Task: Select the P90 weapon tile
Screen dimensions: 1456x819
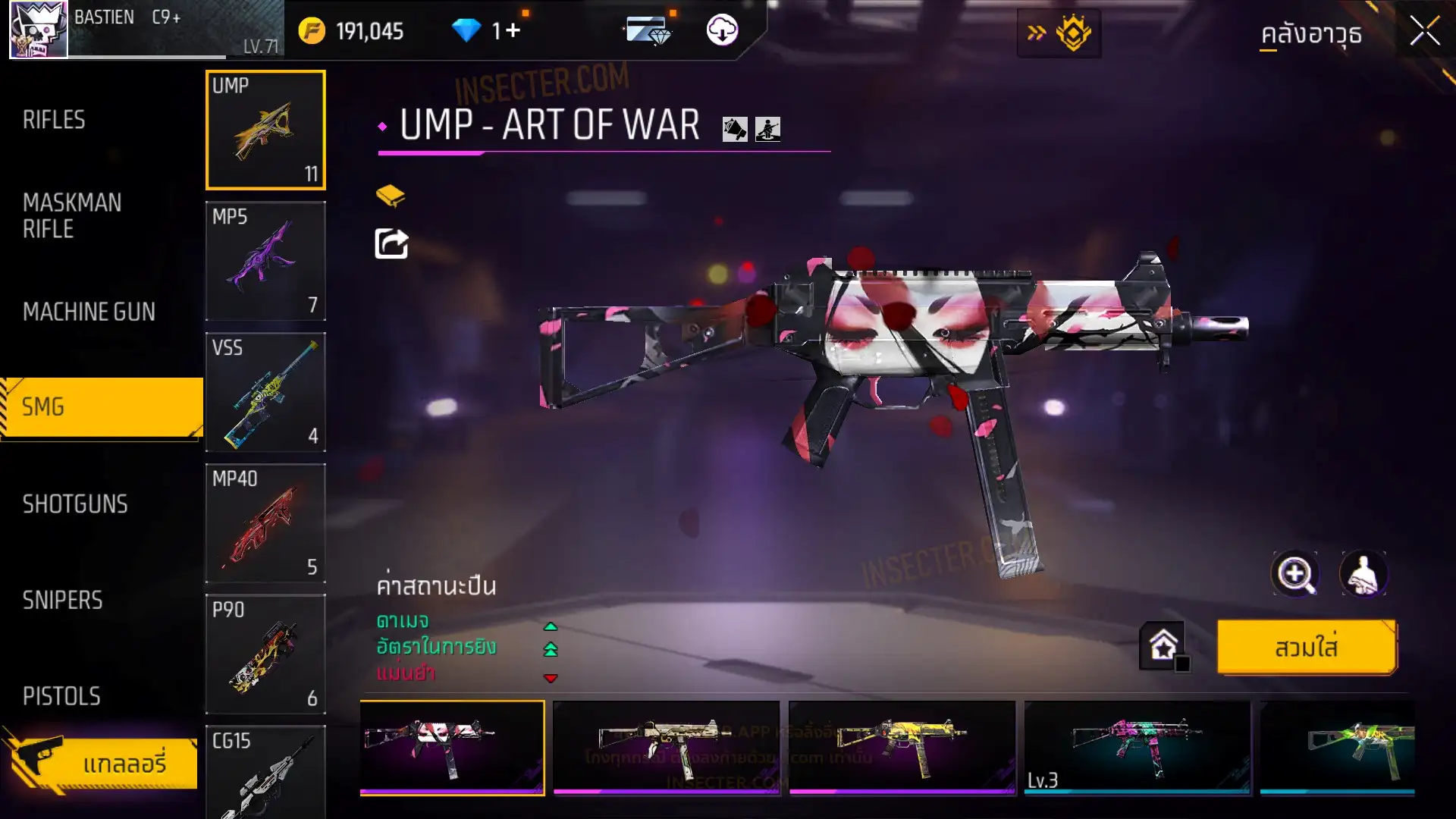Action: (x=265, y=654)
